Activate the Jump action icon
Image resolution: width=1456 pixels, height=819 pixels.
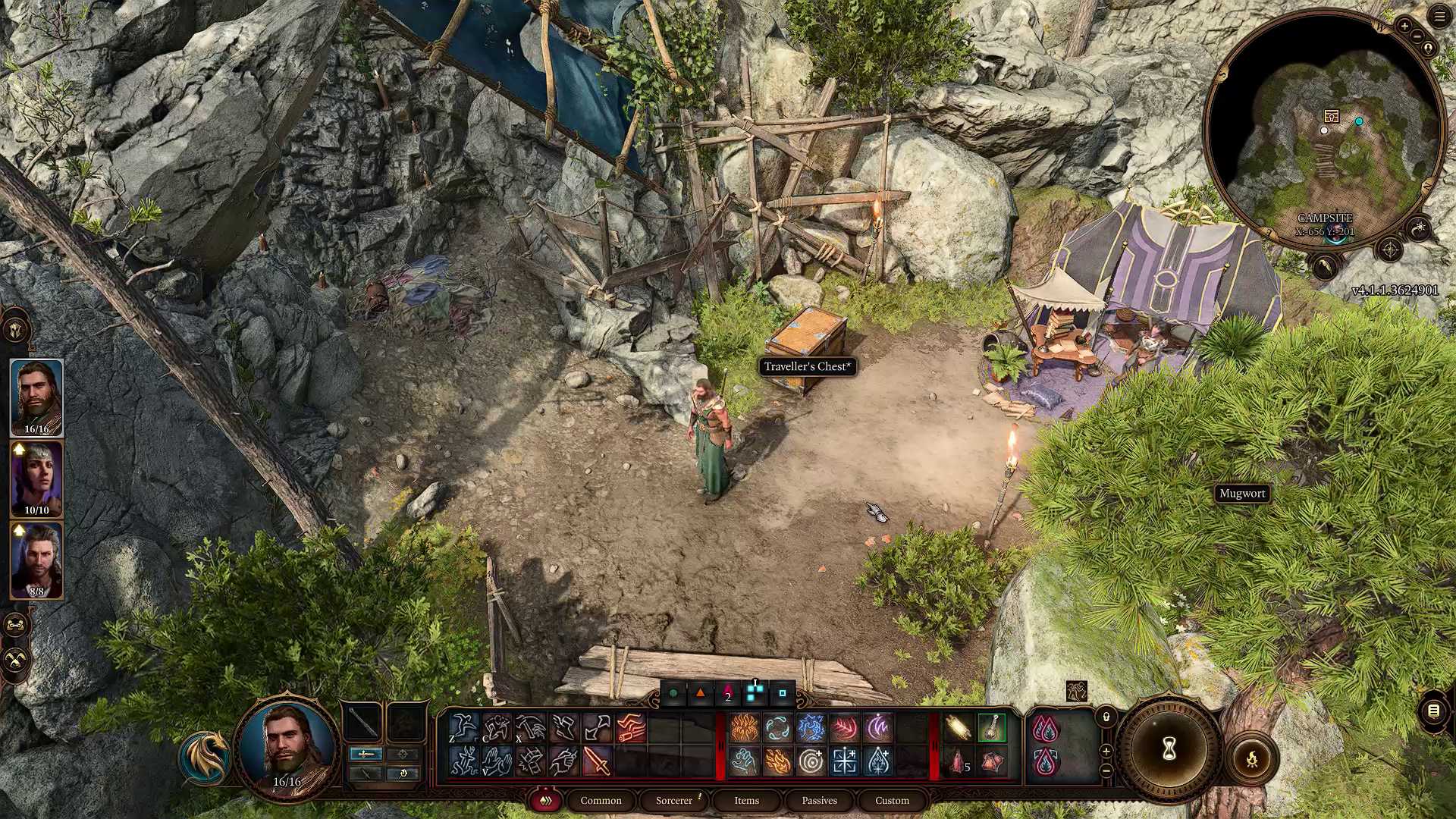coord(463,728)
